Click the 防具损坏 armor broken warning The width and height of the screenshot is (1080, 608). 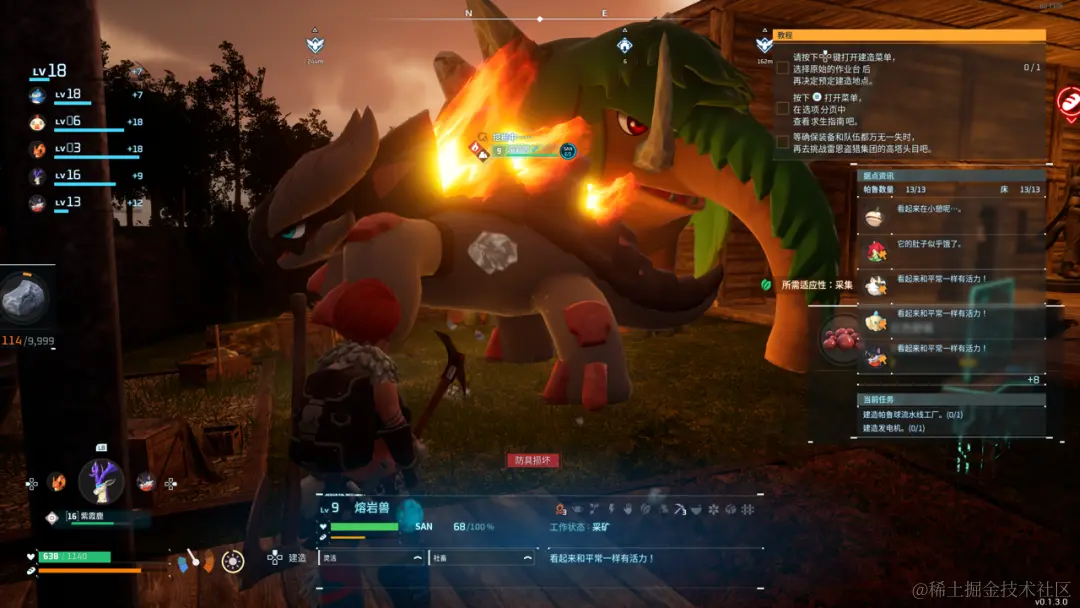[x=532, y=461]
